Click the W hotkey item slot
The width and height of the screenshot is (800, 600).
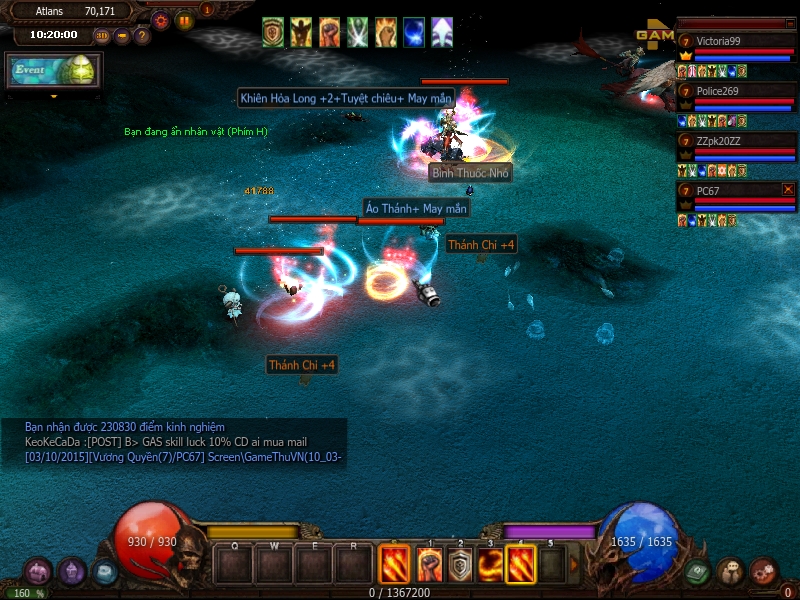click(274, 565)
